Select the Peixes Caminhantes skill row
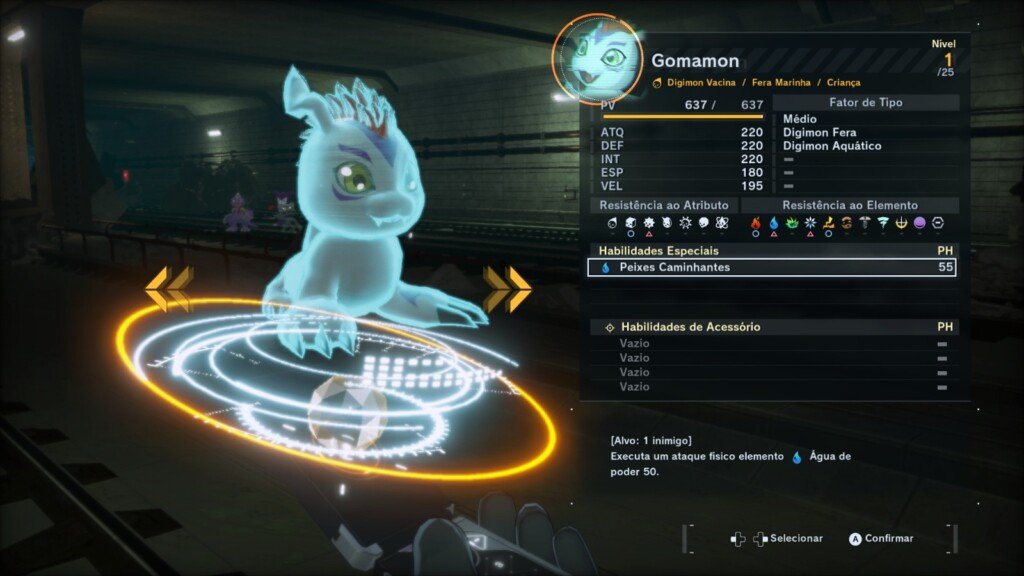 click(771, 268)
